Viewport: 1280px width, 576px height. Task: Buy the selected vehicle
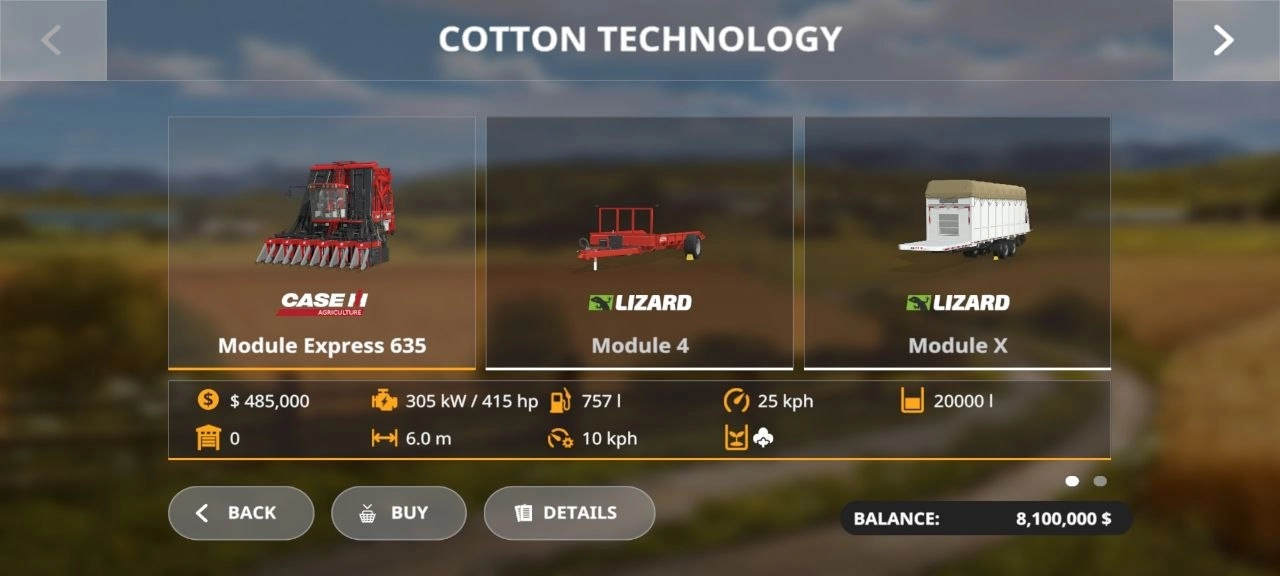pos(399,513)
